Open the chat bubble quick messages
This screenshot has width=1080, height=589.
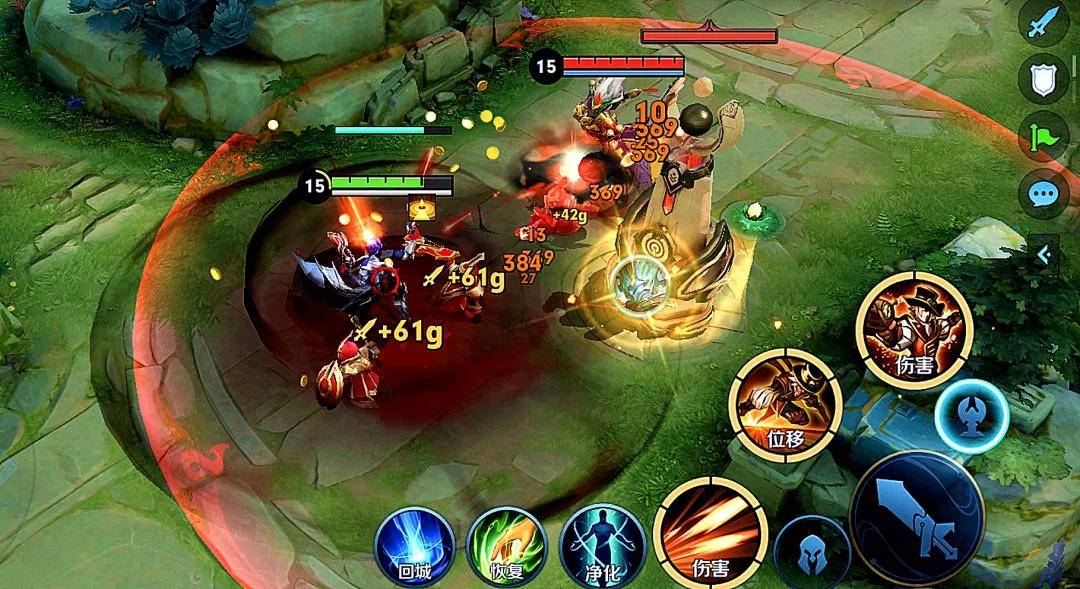1044,194
